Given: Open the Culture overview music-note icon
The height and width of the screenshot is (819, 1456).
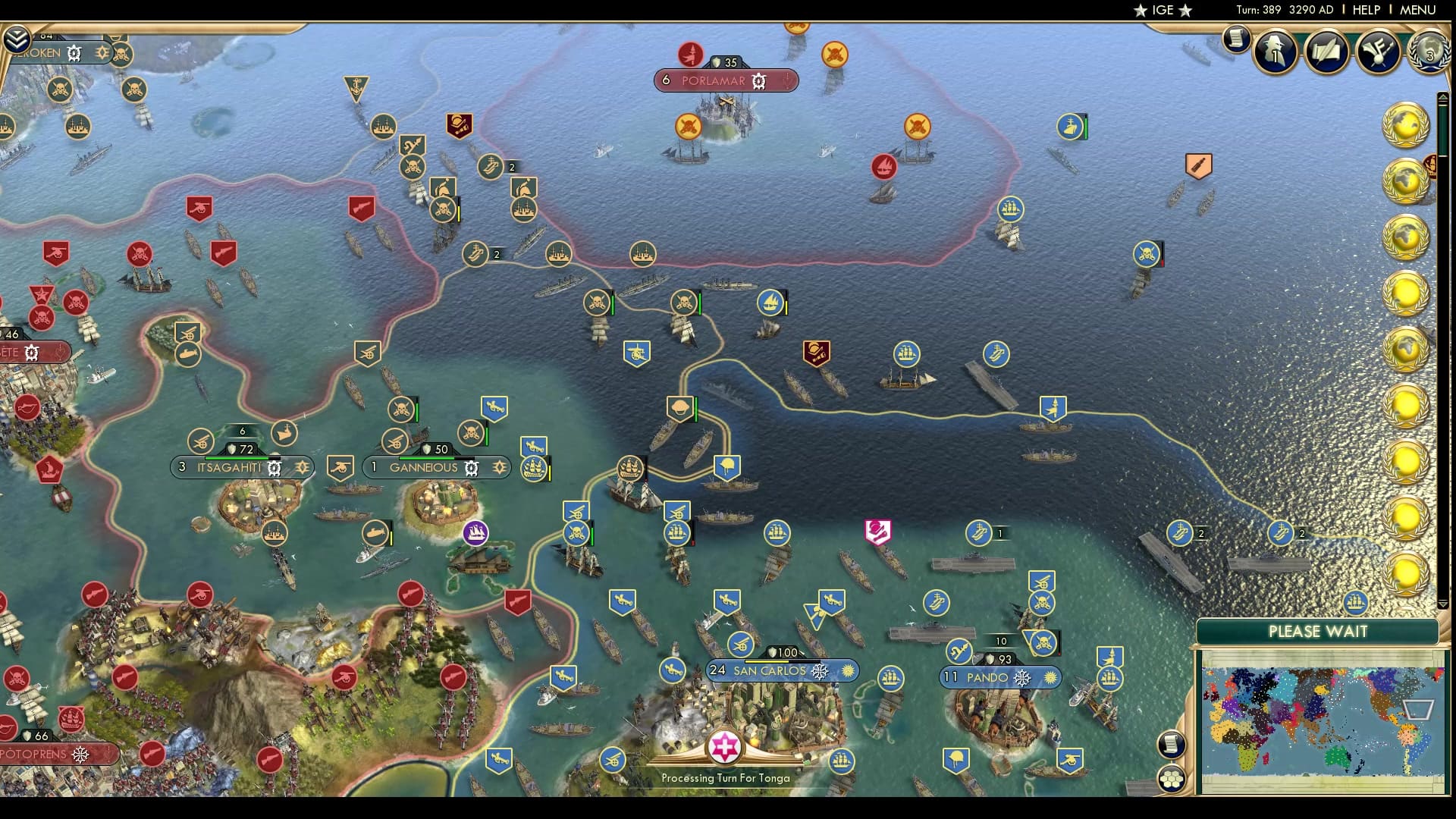Looking at the screenshot, I should pos(1379,52).
